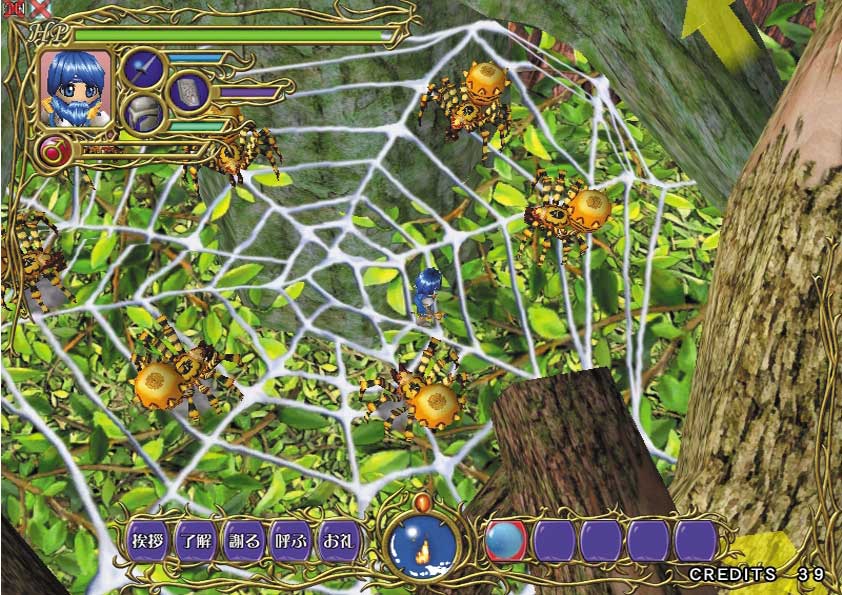Select the staff weapon equipment icon
This screenshot has height=595, width=842.
pos(144,69)
